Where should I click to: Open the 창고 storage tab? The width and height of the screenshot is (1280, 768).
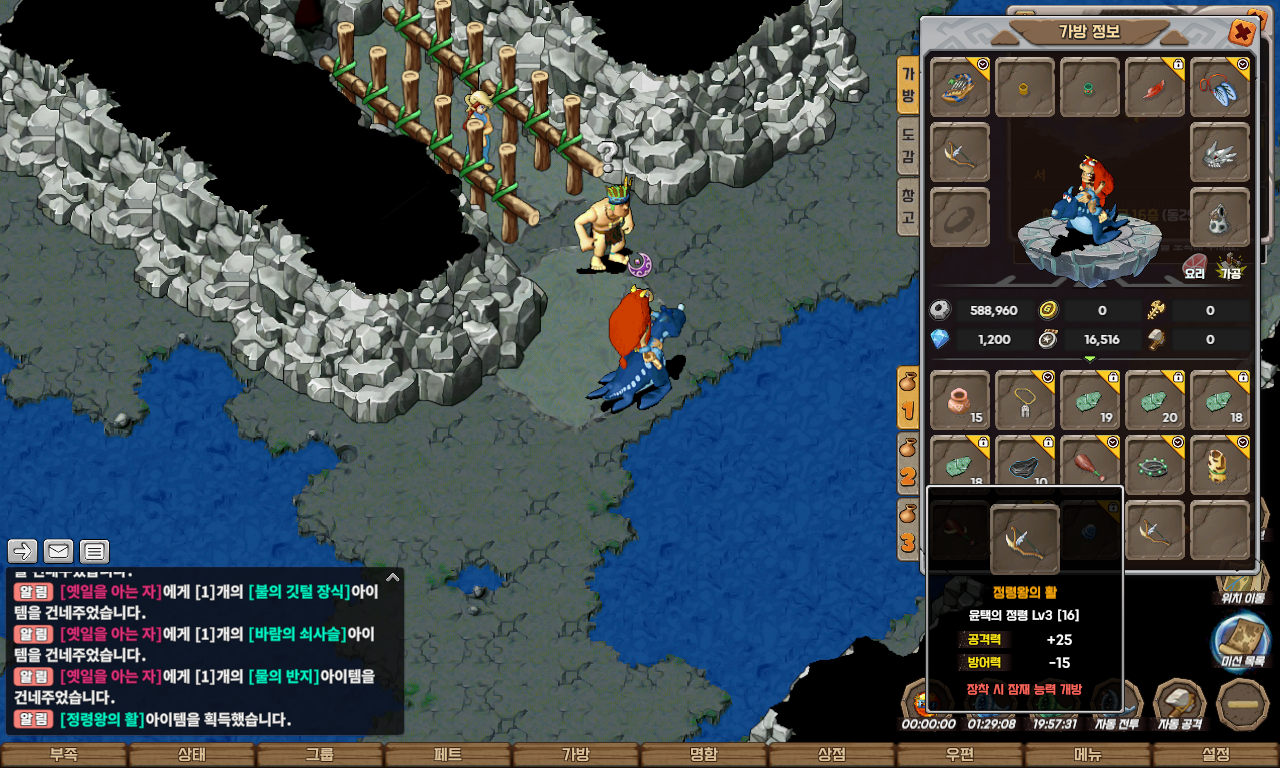pos(908,205)
